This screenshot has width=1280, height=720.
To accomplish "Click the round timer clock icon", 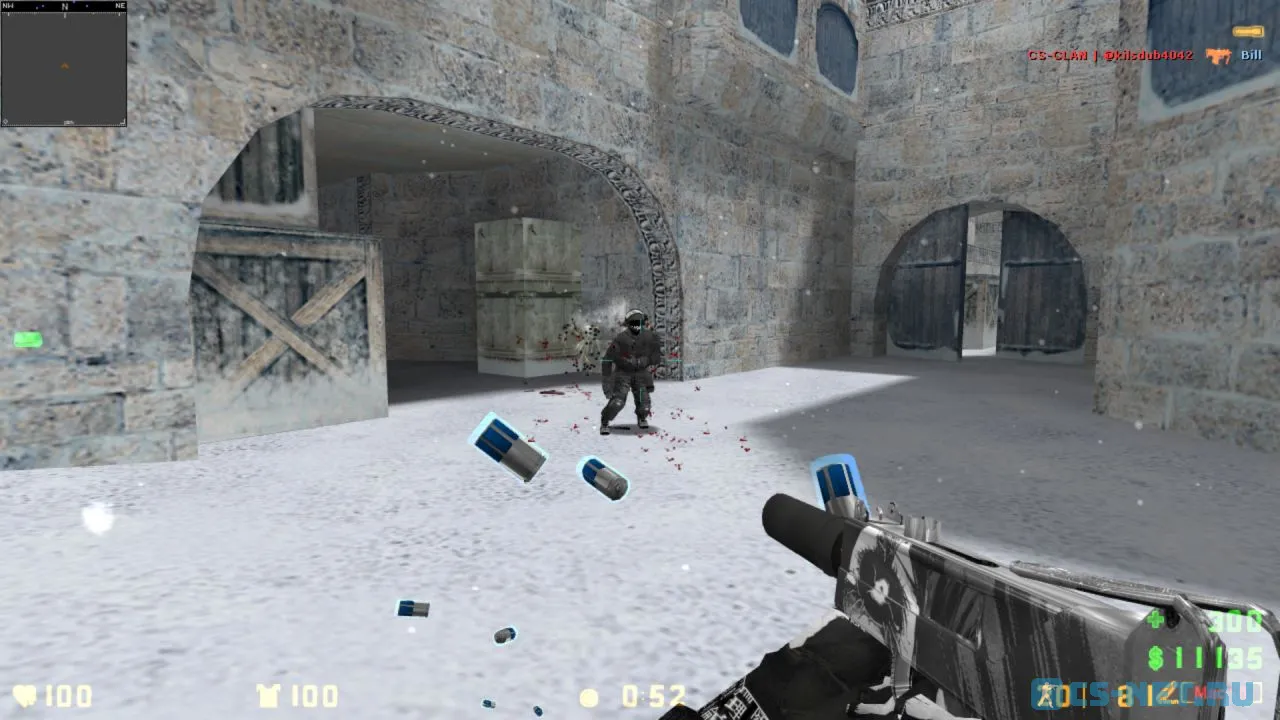I will click(x=587, y=697).
